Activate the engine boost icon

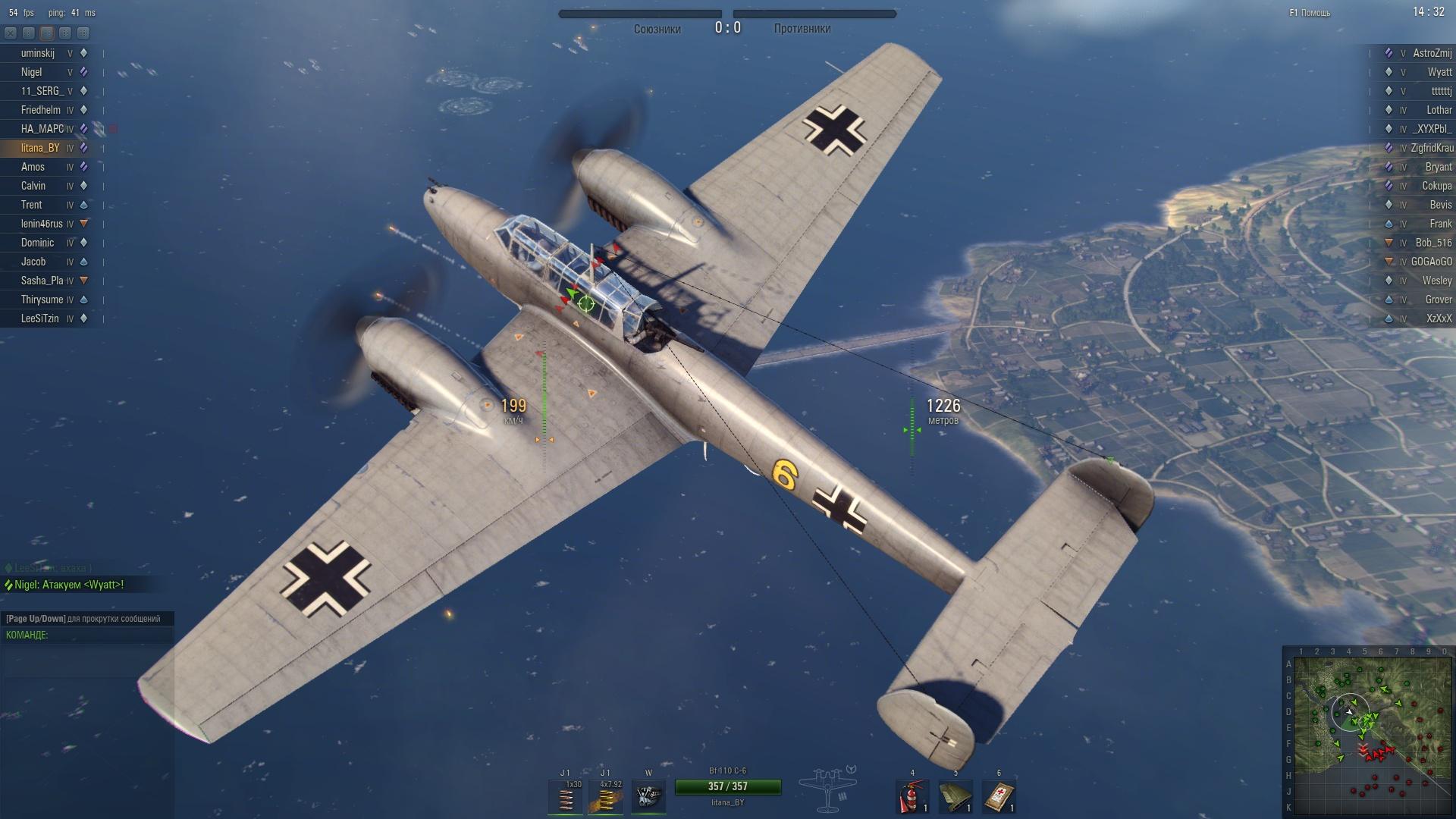pos(648,798)
